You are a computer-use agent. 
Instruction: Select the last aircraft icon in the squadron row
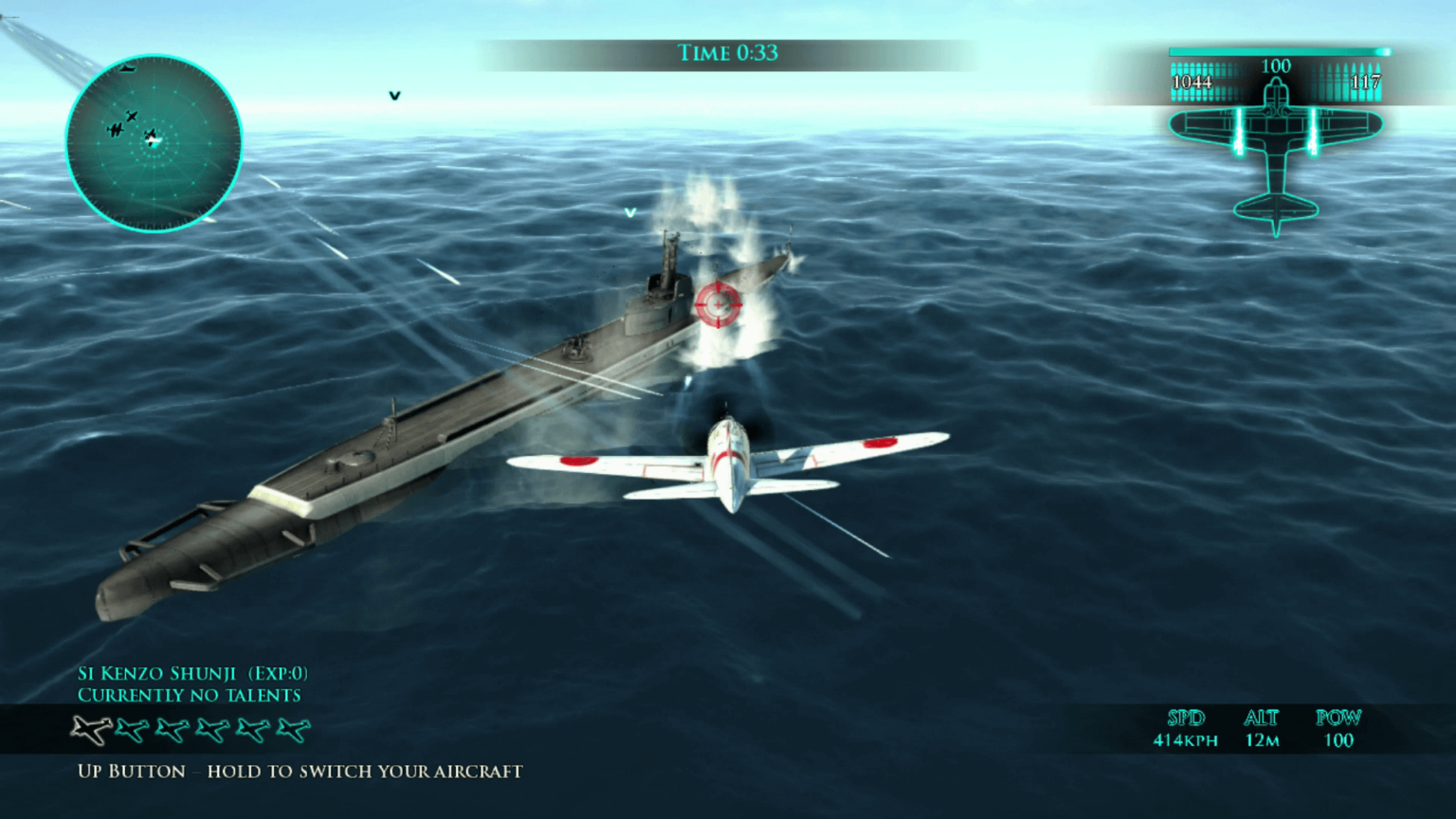pyautogui.click(x=292, y=728)
